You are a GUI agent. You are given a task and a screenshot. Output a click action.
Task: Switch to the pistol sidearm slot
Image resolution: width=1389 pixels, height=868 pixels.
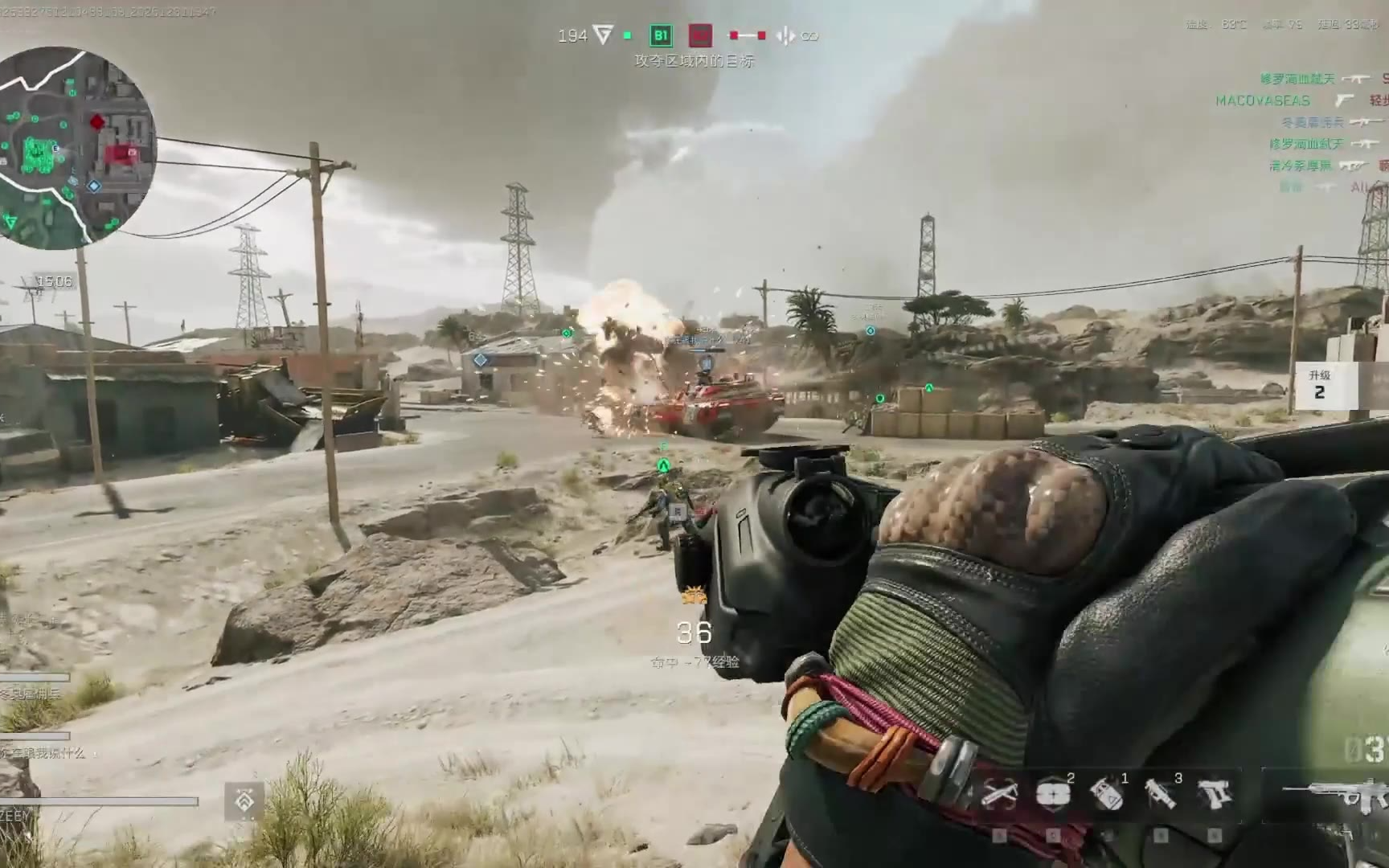(x=1214, y=795)
